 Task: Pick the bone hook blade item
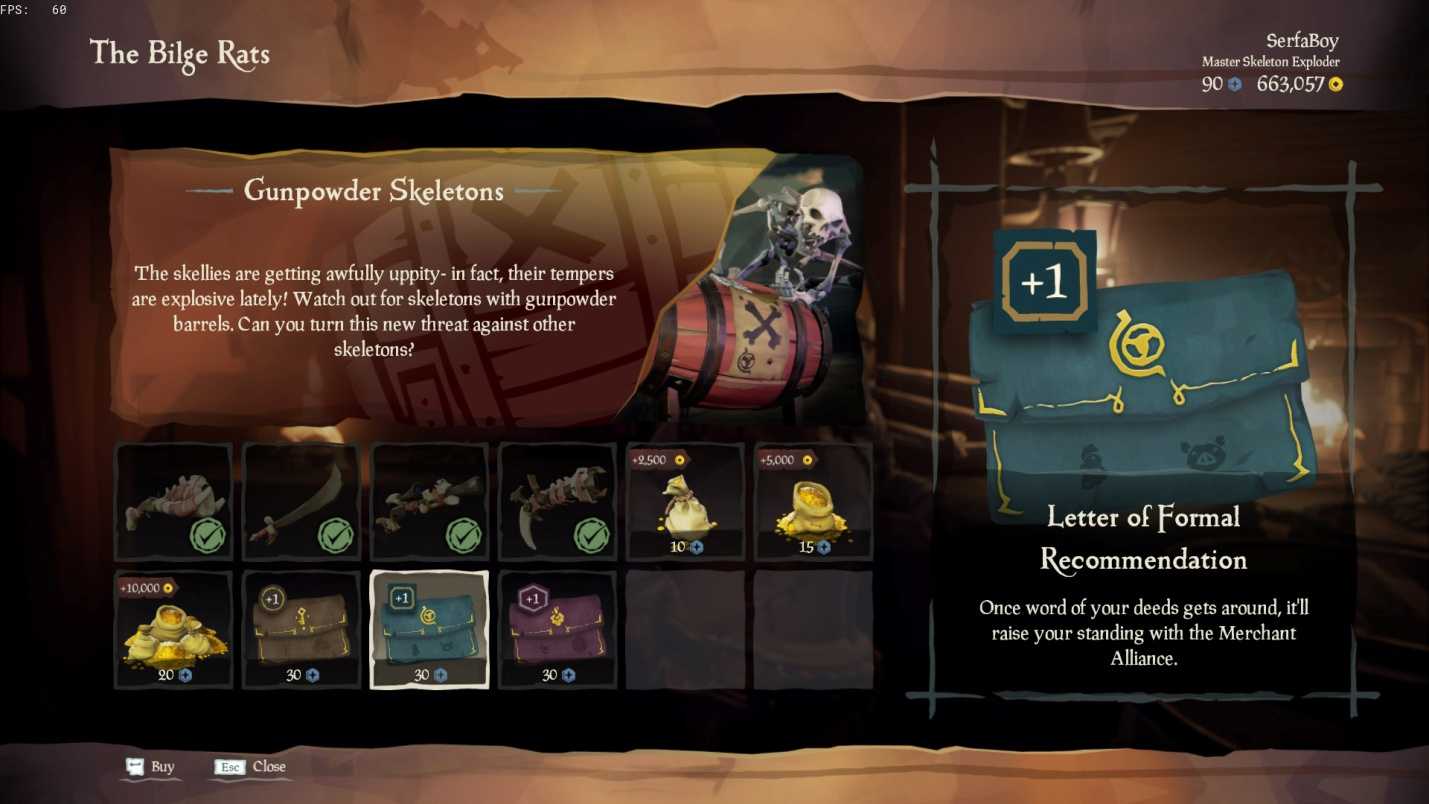[558, 502]
